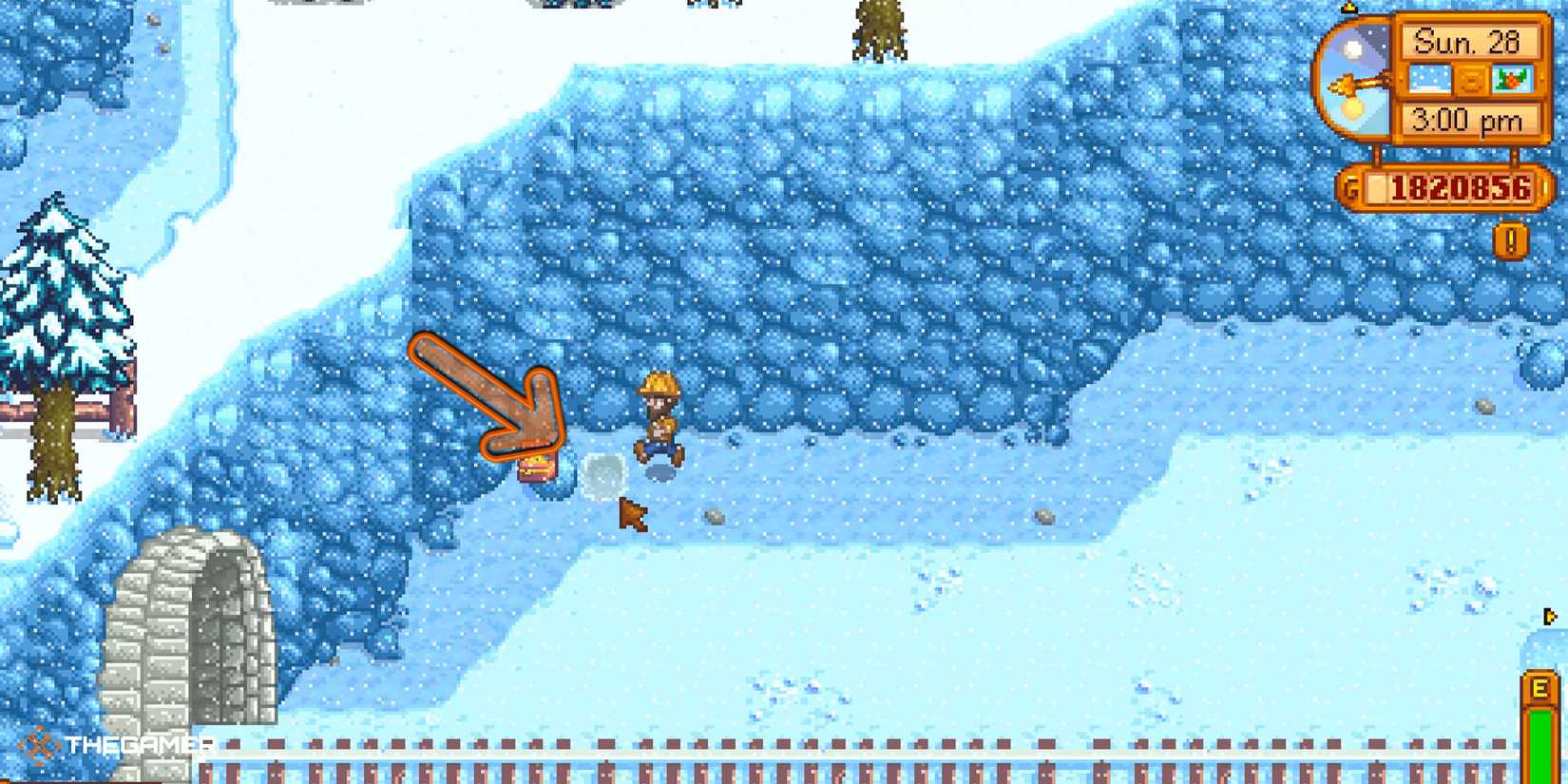1568x784 pixels.
Task: Click the G coin icon beside the gold total
Action: tap(1353, 185)
